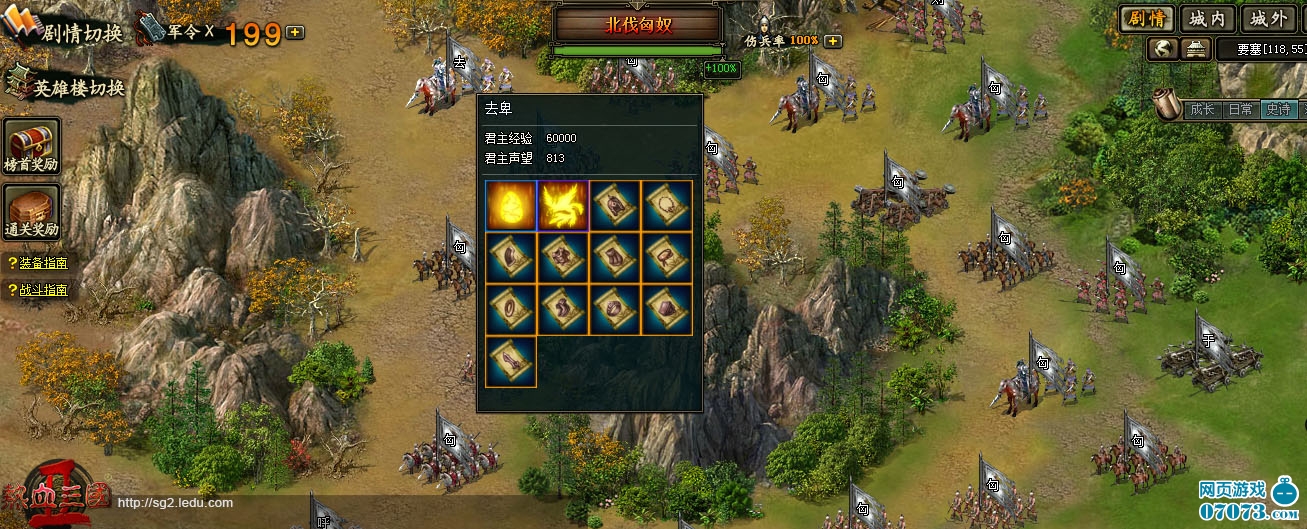Select the 北伐匈奴 campaign title banner
This screenshot has height=529, width=1307.
click(x=636, y=26)
